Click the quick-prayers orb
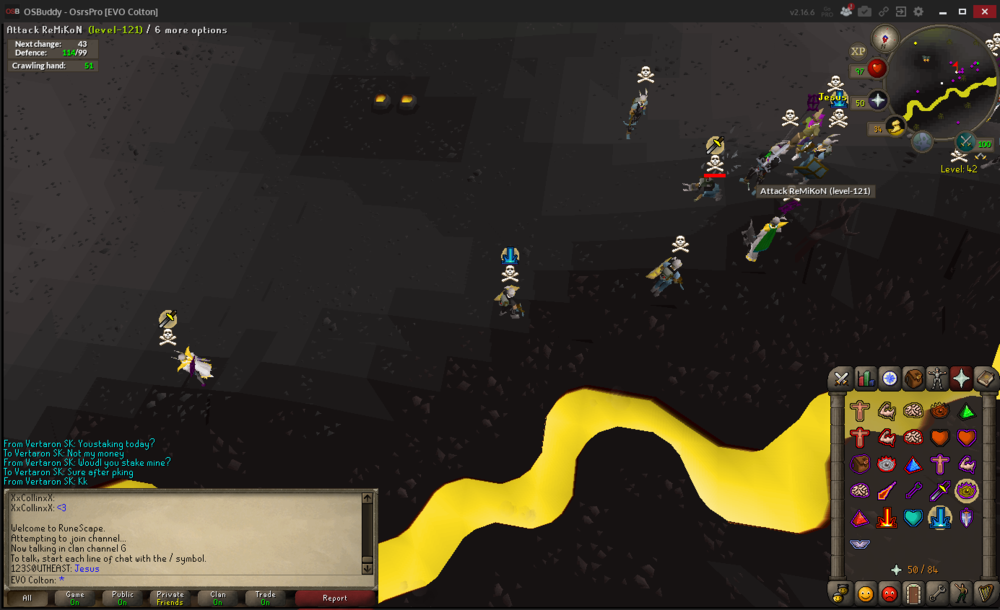1000x610 pixels. [877, 100]
